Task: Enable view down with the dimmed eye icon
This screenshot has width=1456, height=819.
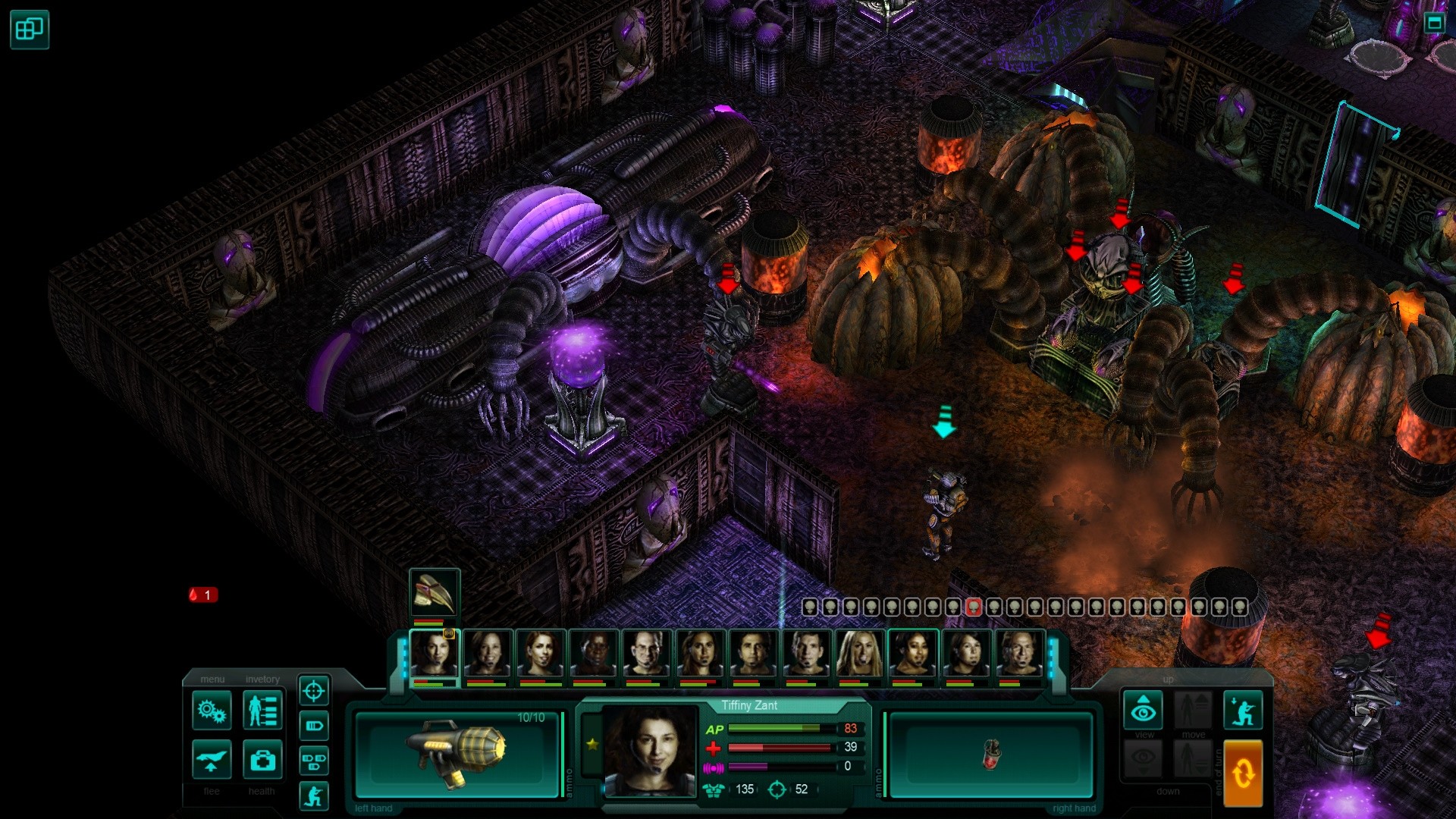Action: (1143, 758)
